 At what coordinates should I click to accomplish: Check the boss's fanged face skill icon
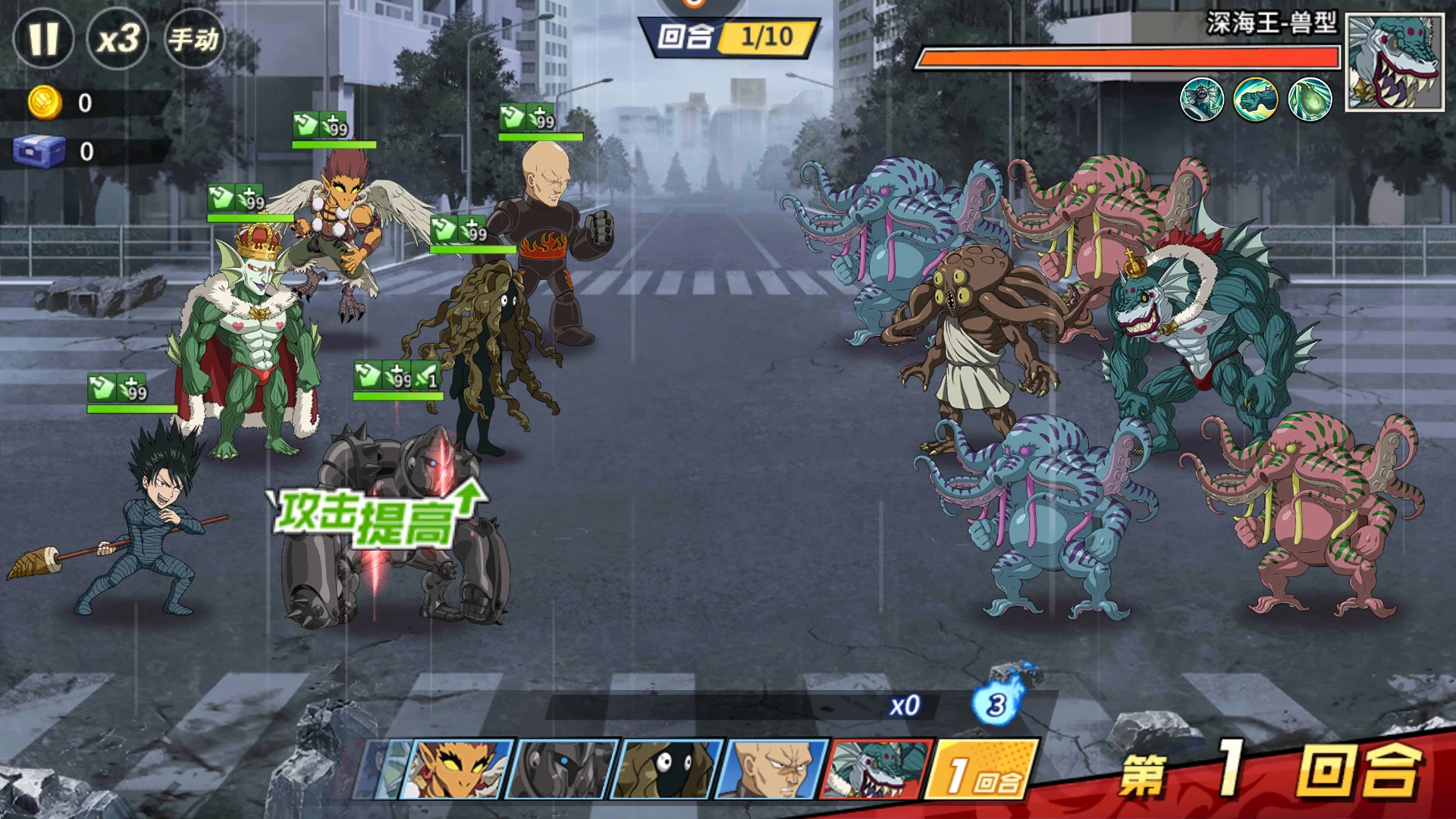tap(1202, 99)
